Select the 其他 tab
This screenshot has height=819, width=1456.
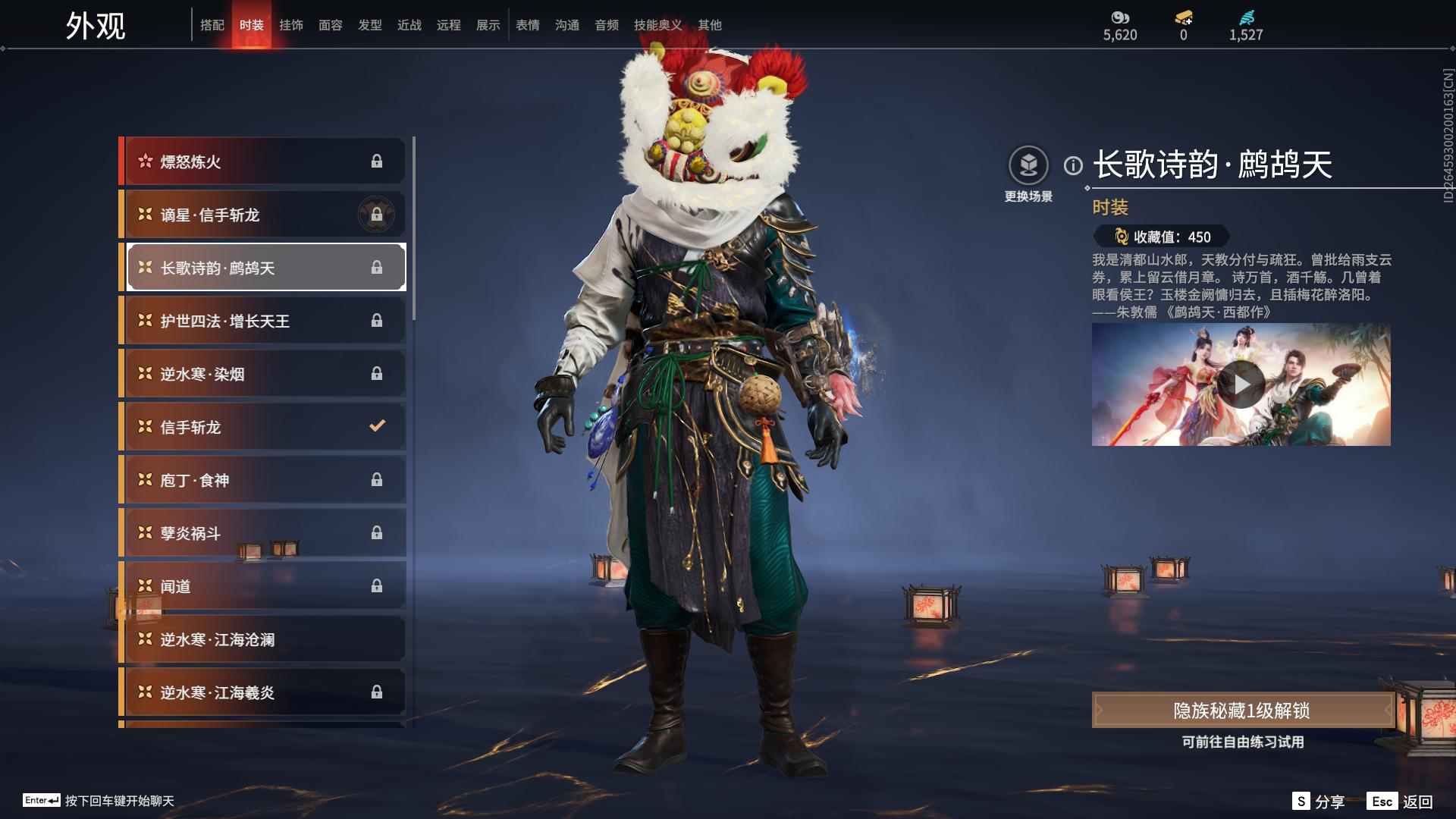709,25
